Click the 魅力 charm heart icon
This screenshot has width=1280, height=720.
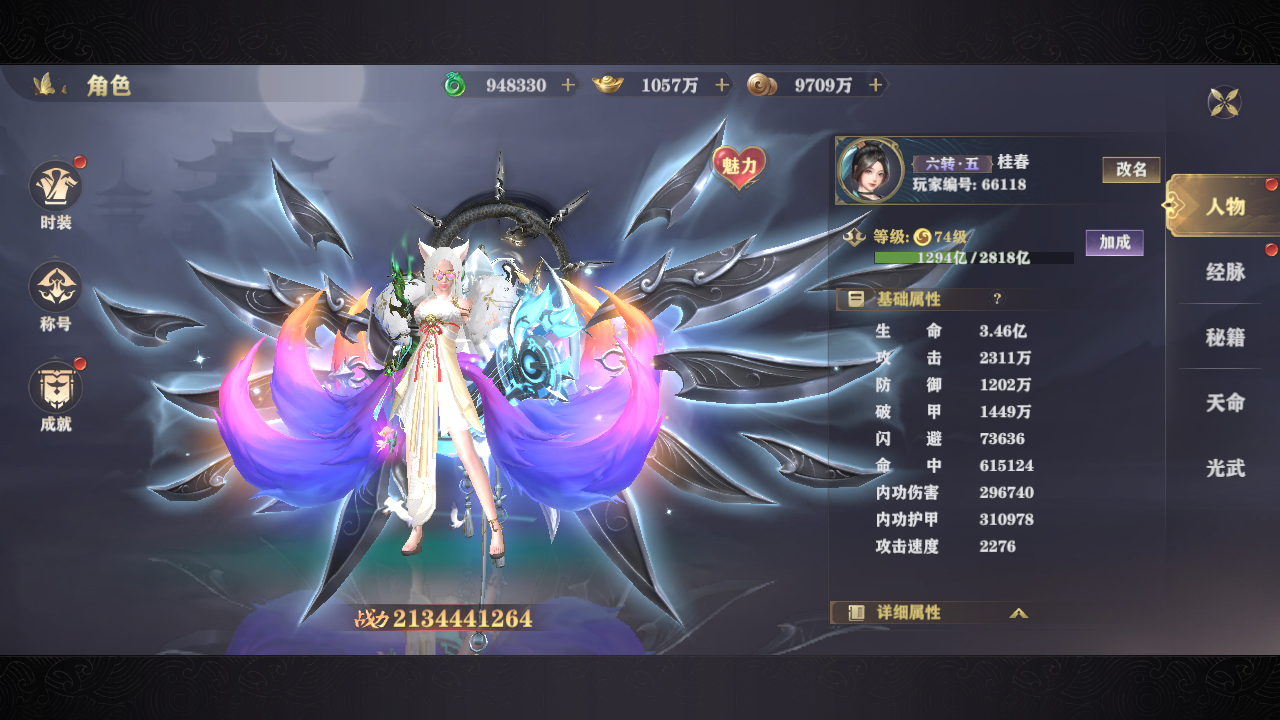pyautogui.click(x=739, y=167)
